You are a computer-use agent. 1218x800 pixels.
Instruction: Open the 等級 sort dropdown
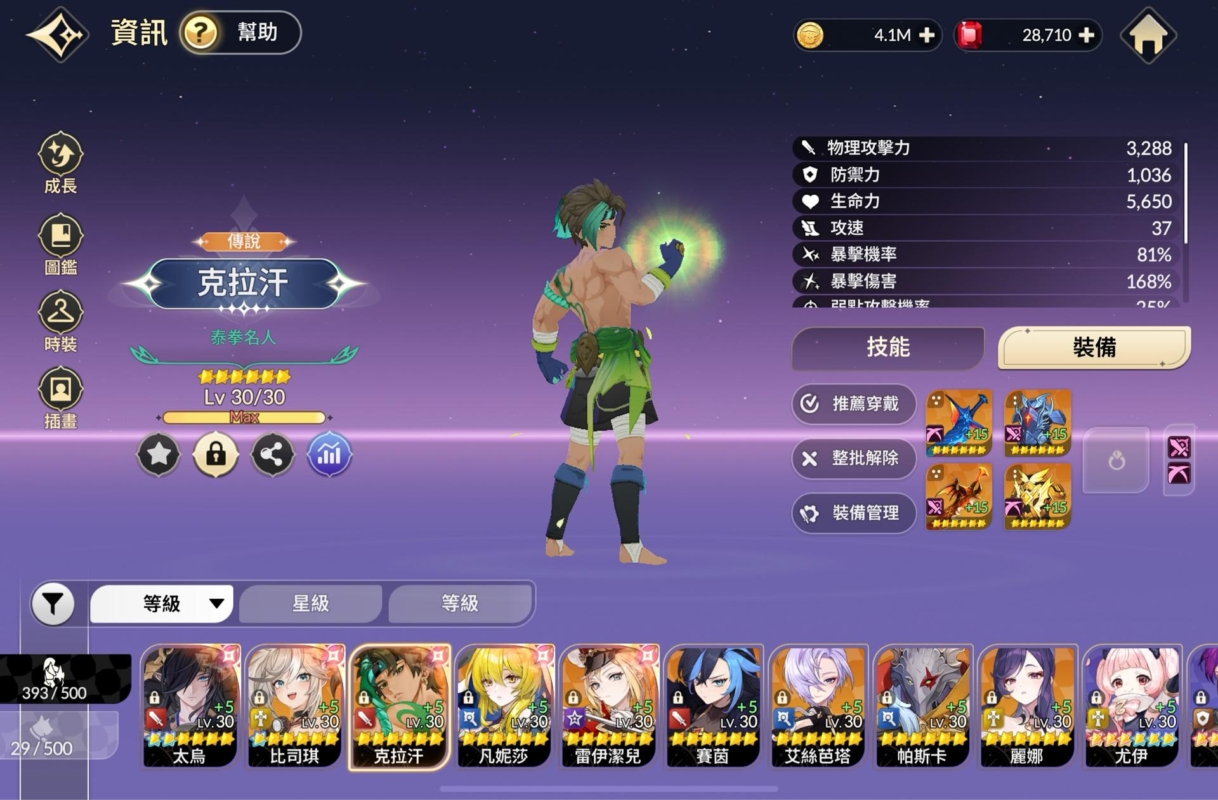coord(162,604)
